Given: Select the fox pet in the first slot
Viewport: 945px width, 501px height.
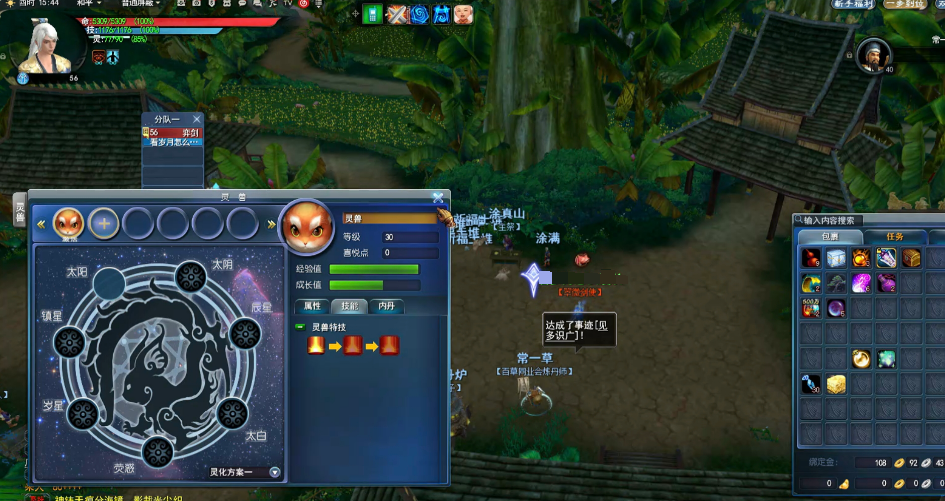Looking at the screenshot, I should (x=68, y=223).
